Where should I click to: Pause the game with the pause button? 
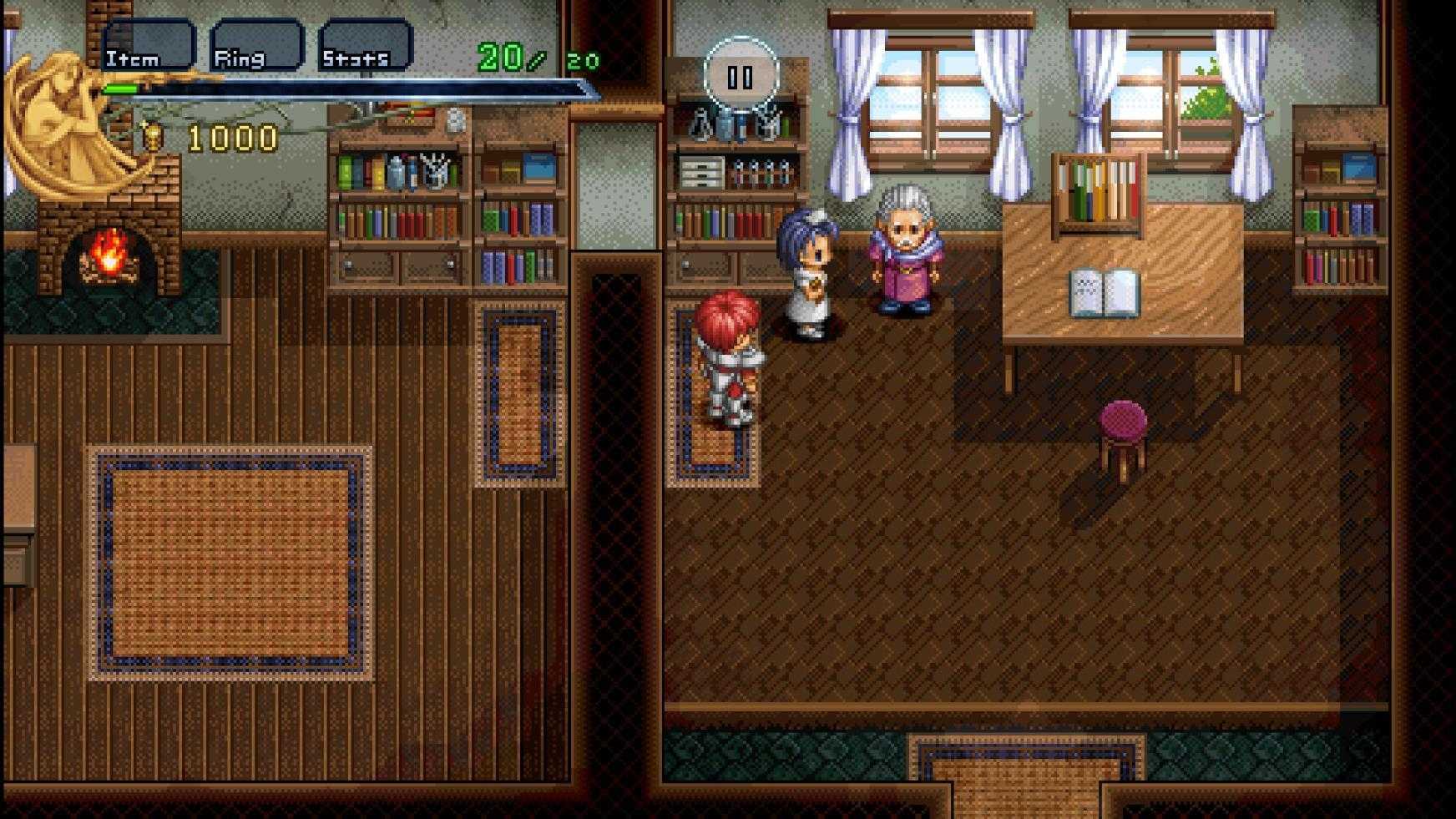point(741,77)
